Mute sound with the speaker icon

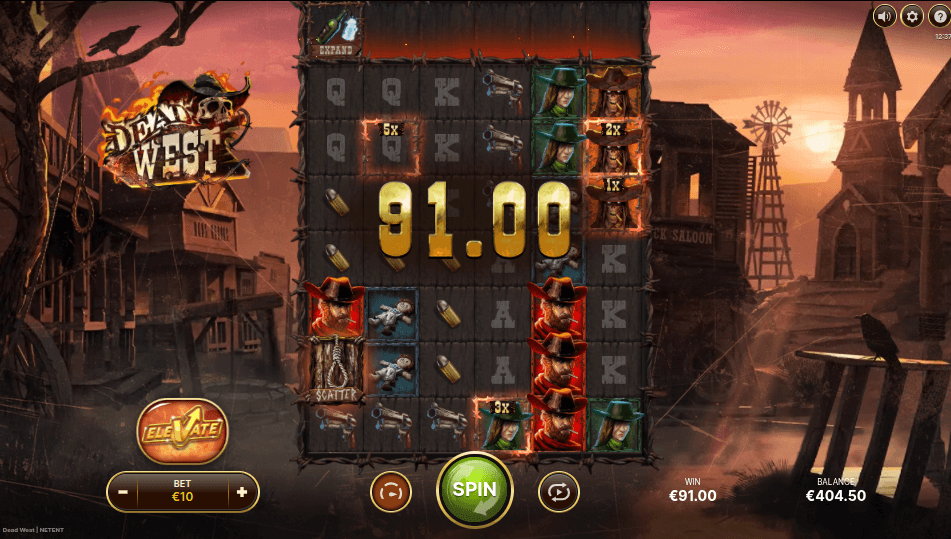[x=884, y=16]
